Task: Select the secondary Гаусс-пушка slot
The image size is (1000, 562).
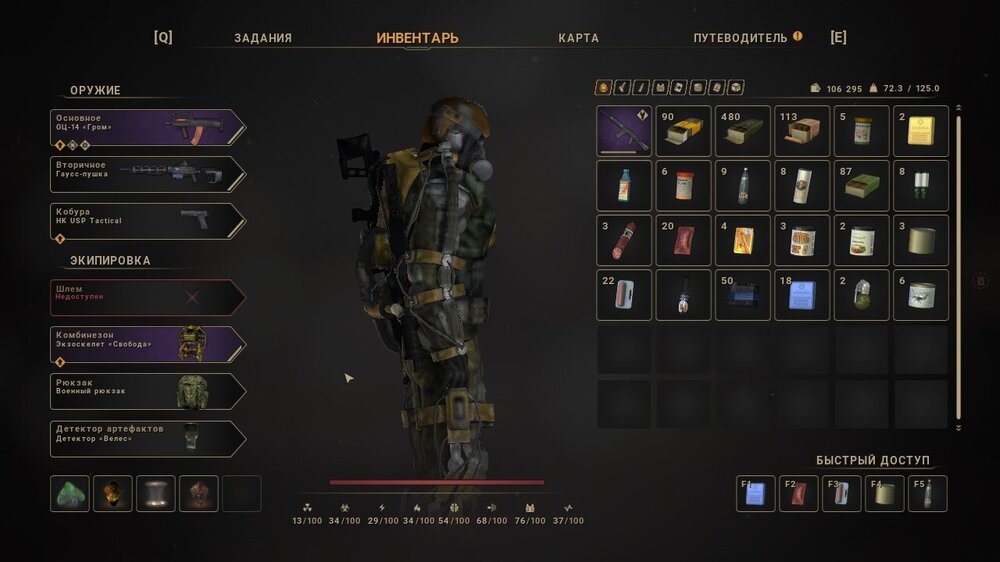Action: click(x=147, y=174)
